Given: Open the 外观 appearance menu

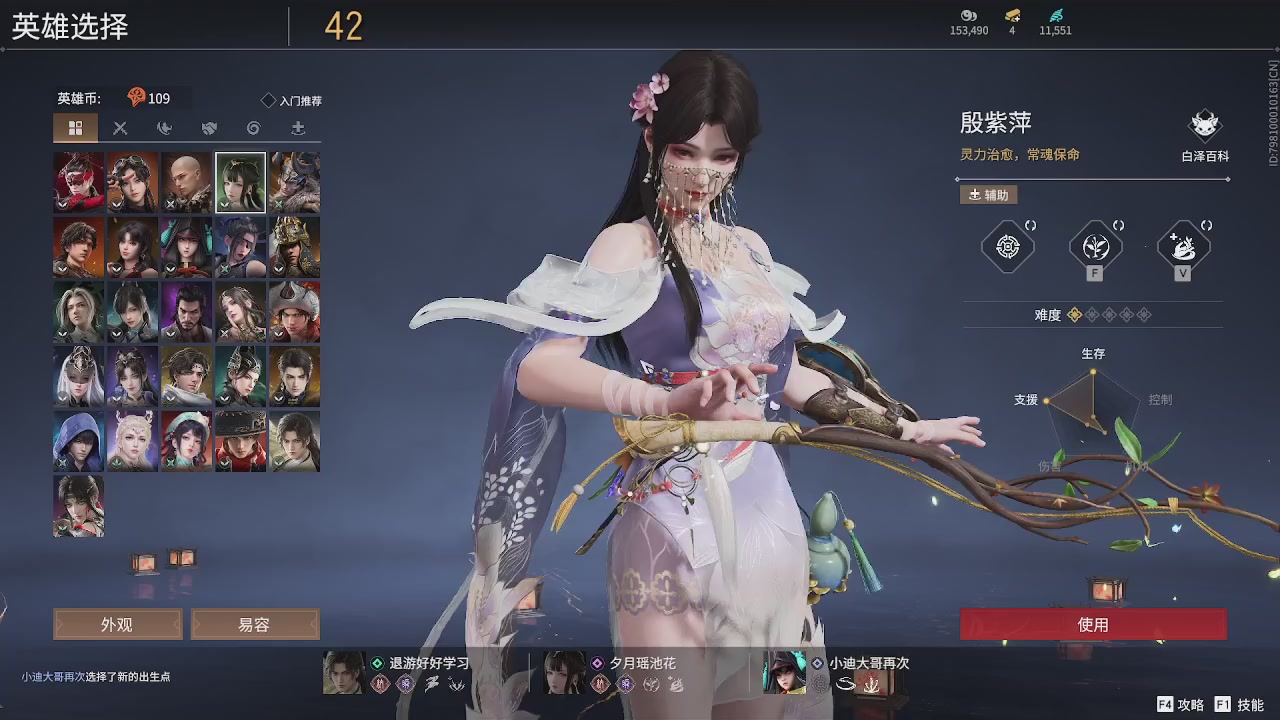Looking at the screenshot, I should point(117,624).
